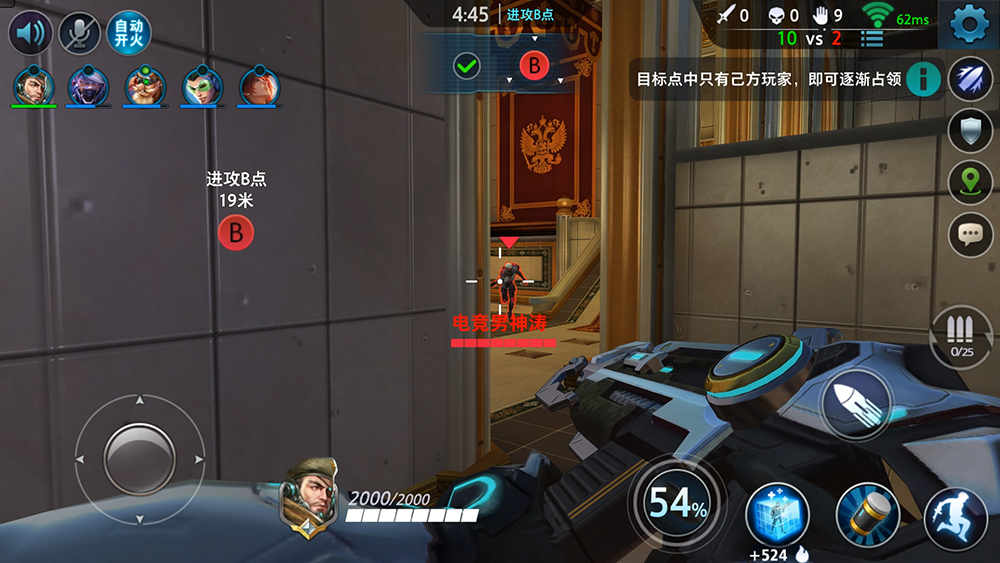The height and width of the screenshot is (563, 1000).
Task: Activate the canister grenade ability
Action: (x=867, y=515)
